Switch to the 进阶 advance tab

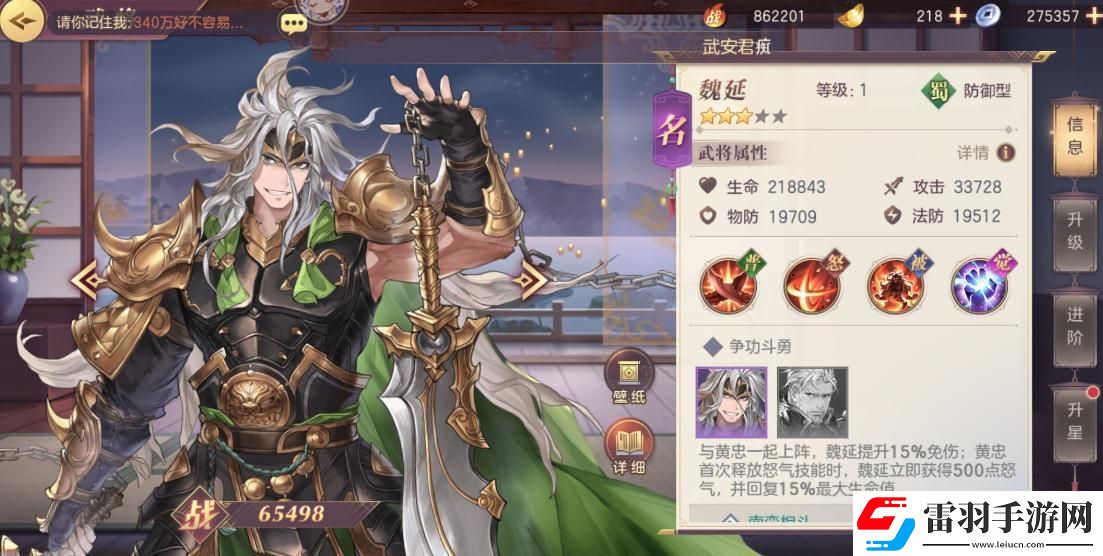click(1075, 325)
